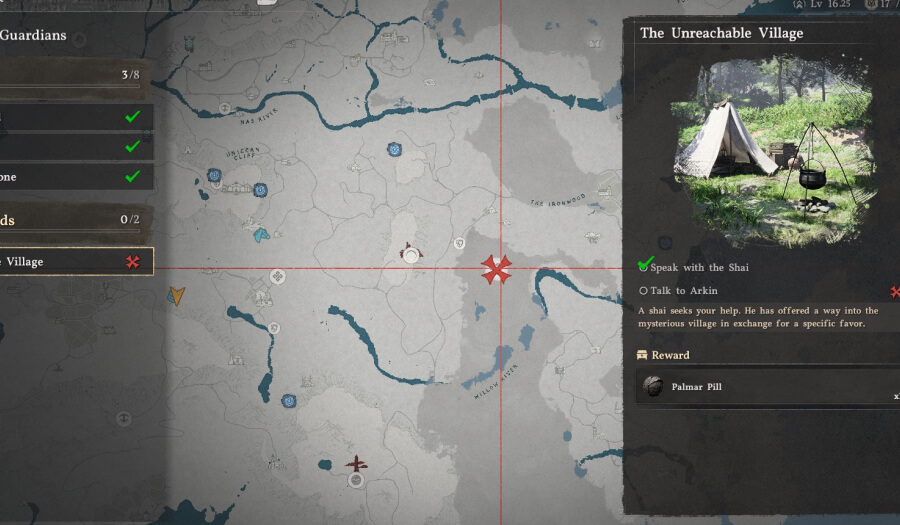Screen dimensions: 900x525
Task: Click the dark red winged marker near map bottom
Action: click(x=356, y=463)
